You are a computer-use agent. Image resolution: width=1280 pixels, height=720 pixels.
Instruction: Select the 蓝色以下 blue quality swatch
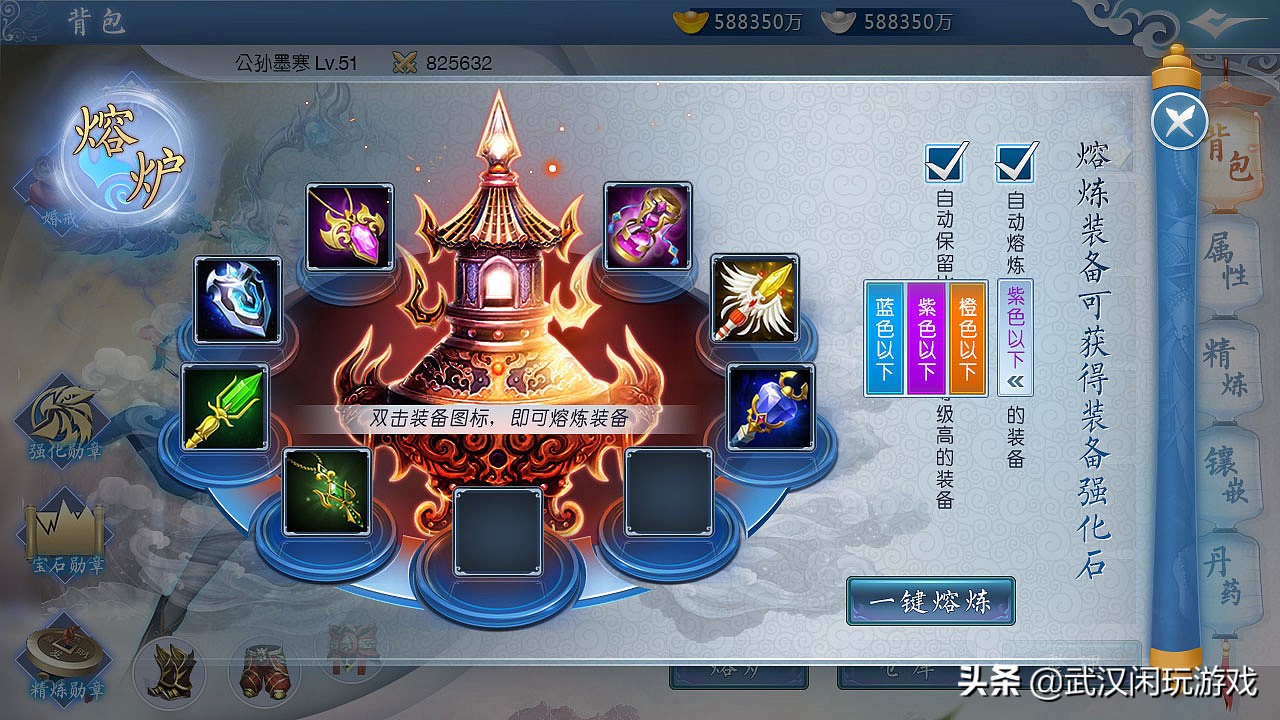click(884, 340)
